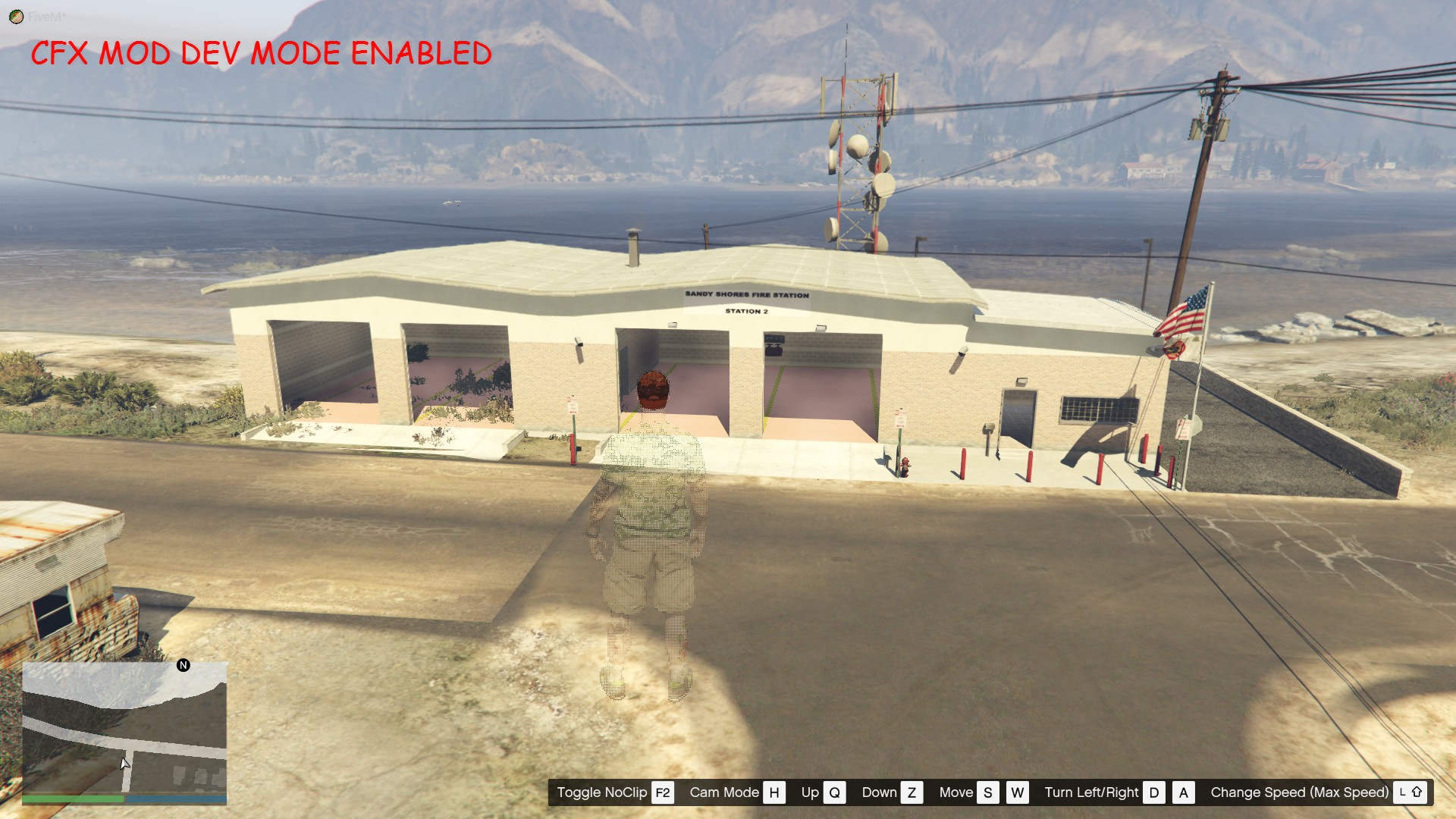Image resolution: width=1456 pixels, height=819 pixels.
Task: Select the S key icon next to Move
Action: [x=987, y=792]
